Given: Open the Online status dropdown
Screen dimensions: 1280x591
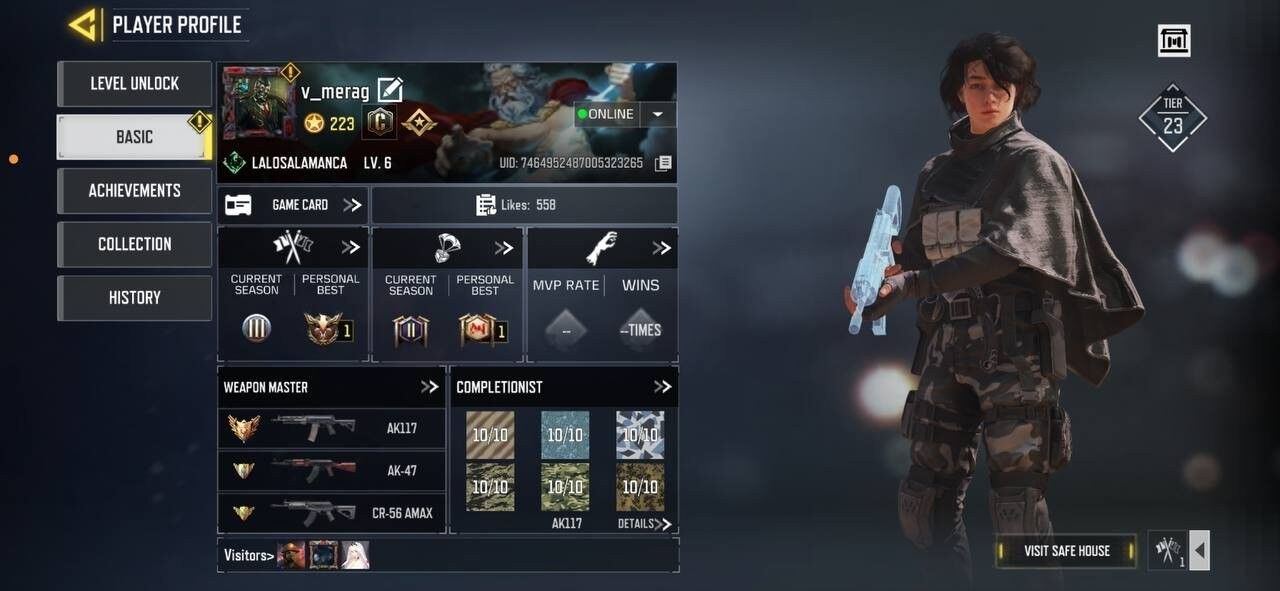Looking at the screenshot, I should click(x=657, y=114).
